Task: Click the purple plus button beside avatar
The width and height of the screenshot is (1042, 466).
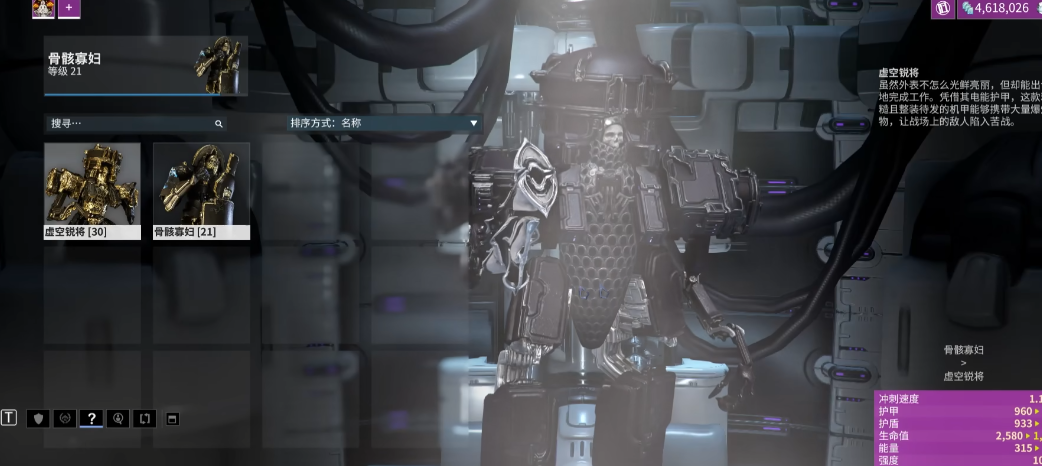Action: click(x=69, y=8)
